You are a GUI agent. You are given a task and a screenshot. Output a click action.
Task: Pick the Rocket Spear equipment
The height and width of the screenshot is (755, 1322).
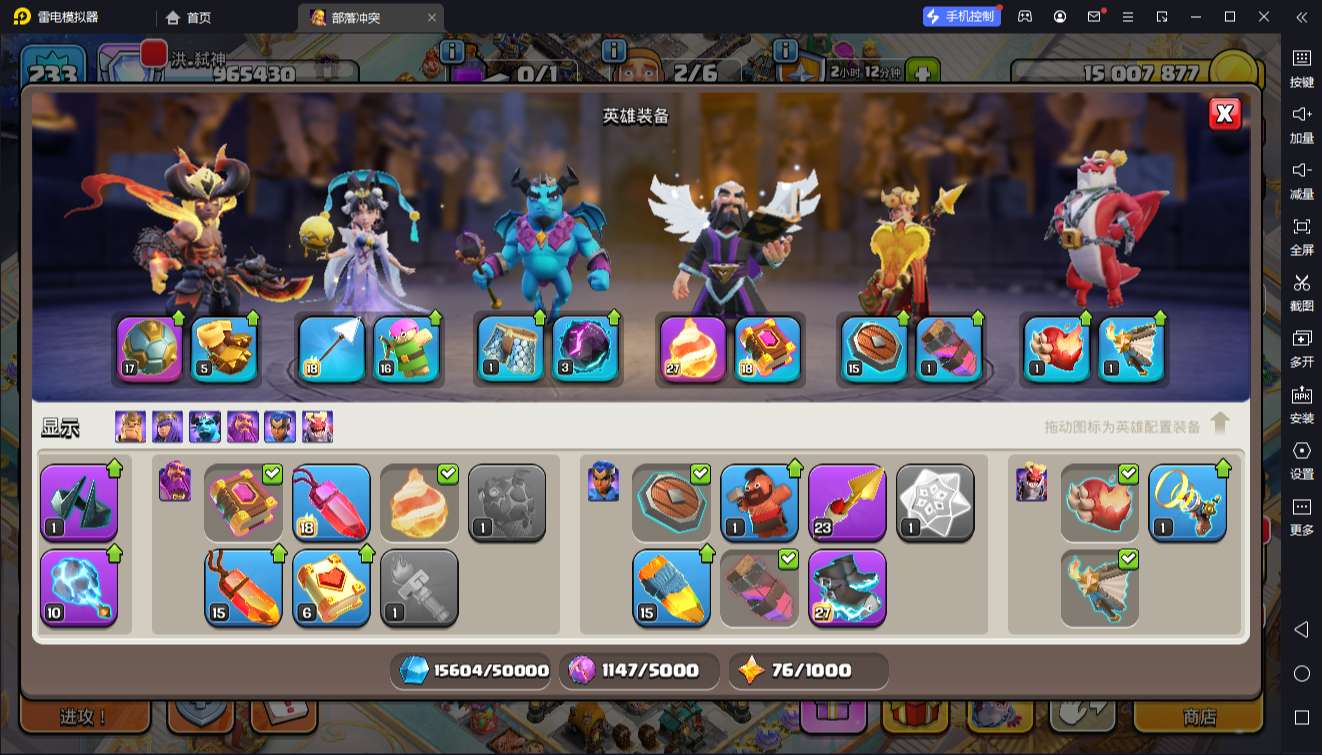point(847,503)
